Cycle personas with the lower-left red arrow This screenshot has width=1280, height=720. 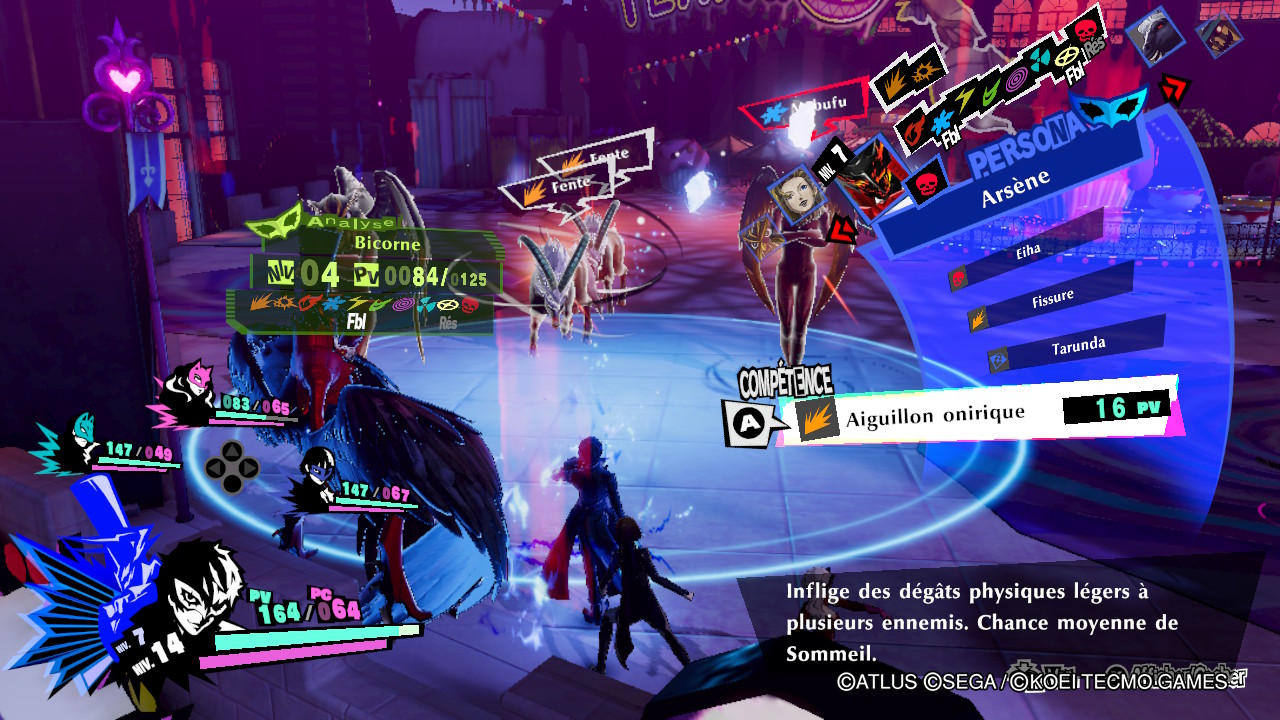(843, 229)
